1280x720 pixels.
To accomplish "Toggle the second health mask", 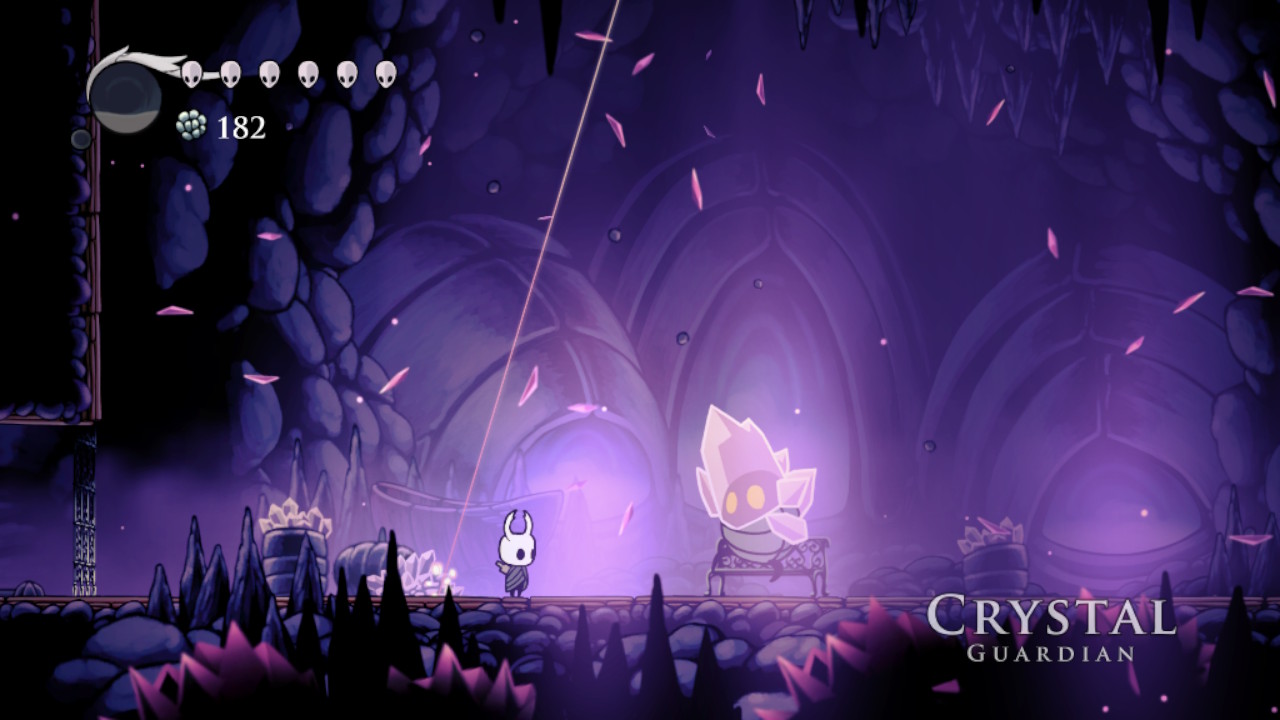I will 230,73.
